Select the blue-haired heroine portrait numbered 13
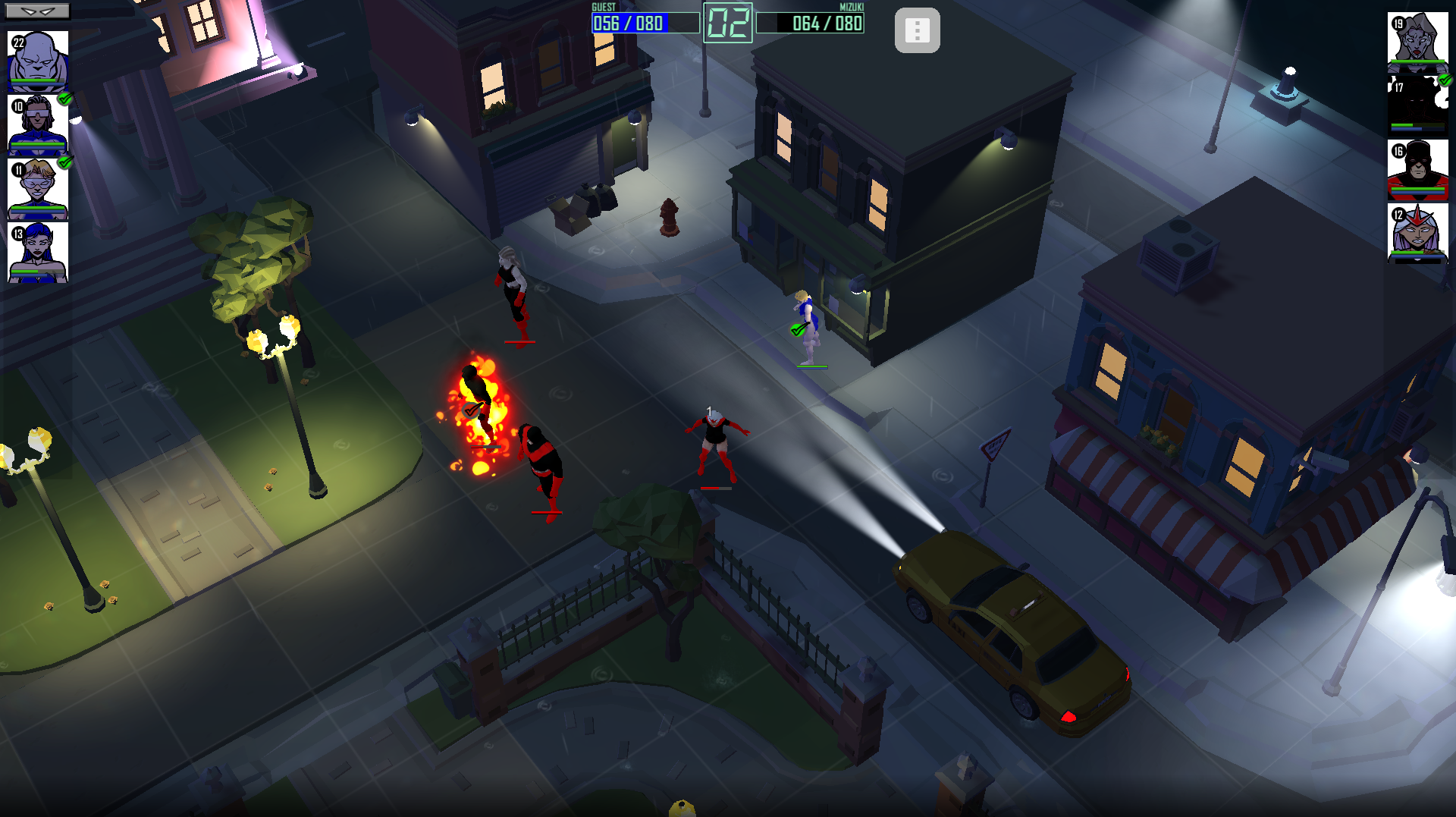This screenshot has width=1456, height=817. click(38, 252)
